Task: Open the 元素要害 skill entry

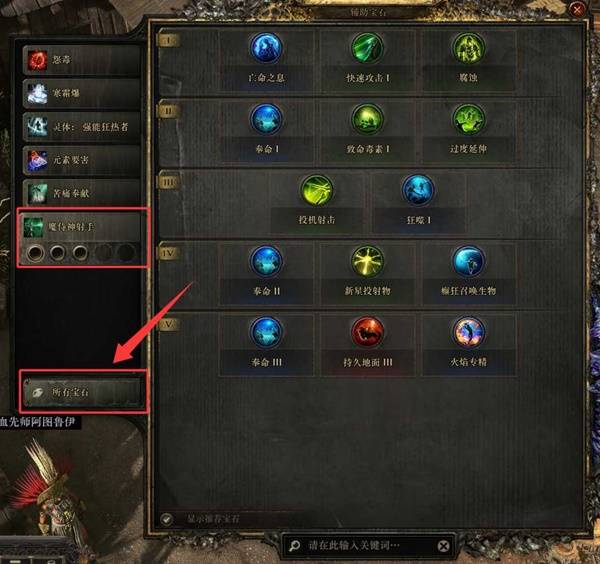Action: pyautogui.click(x=82, y=158)
